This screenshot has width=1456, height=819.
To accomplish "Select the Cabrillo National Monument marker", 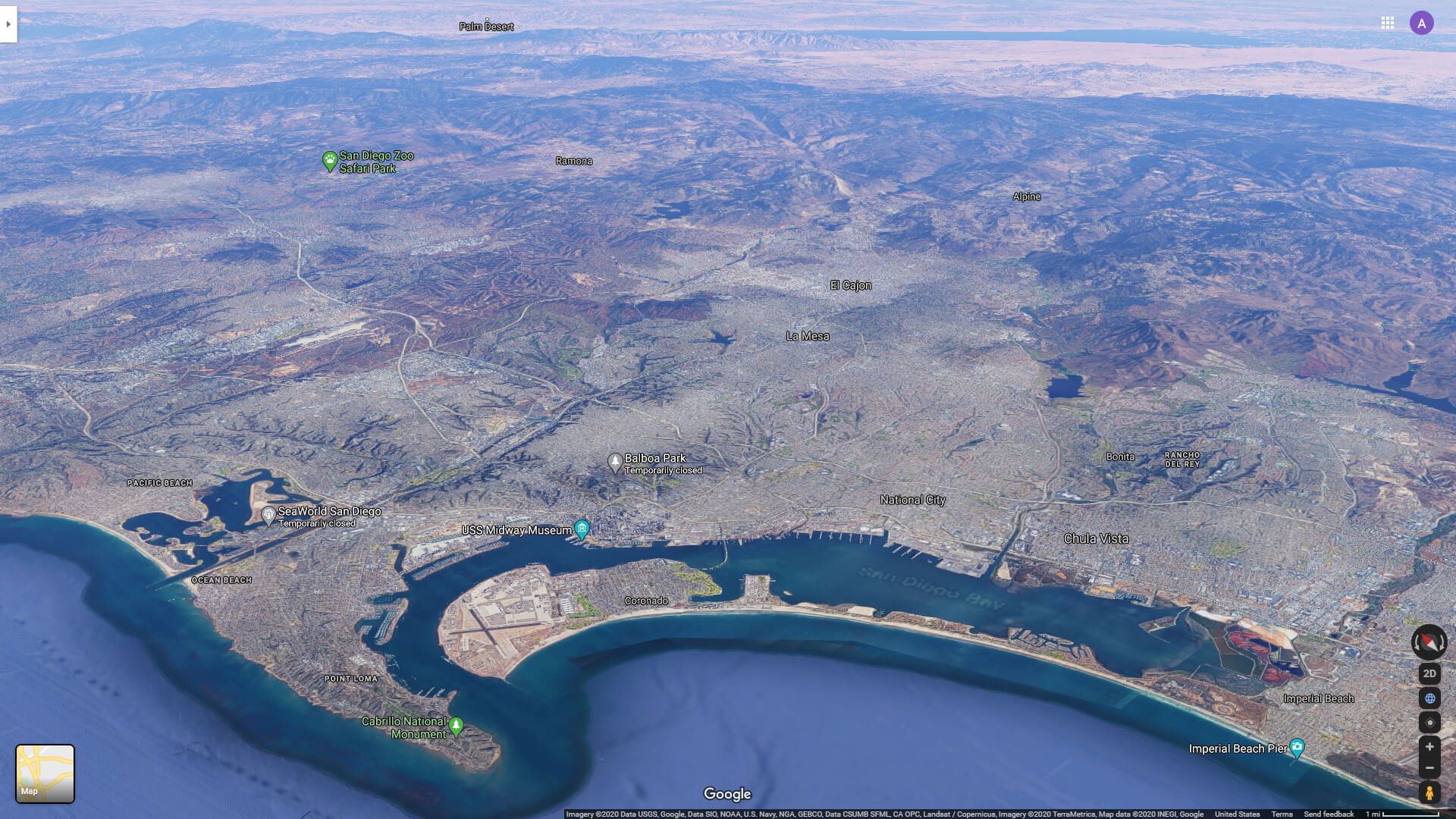I will coord(455,724).
